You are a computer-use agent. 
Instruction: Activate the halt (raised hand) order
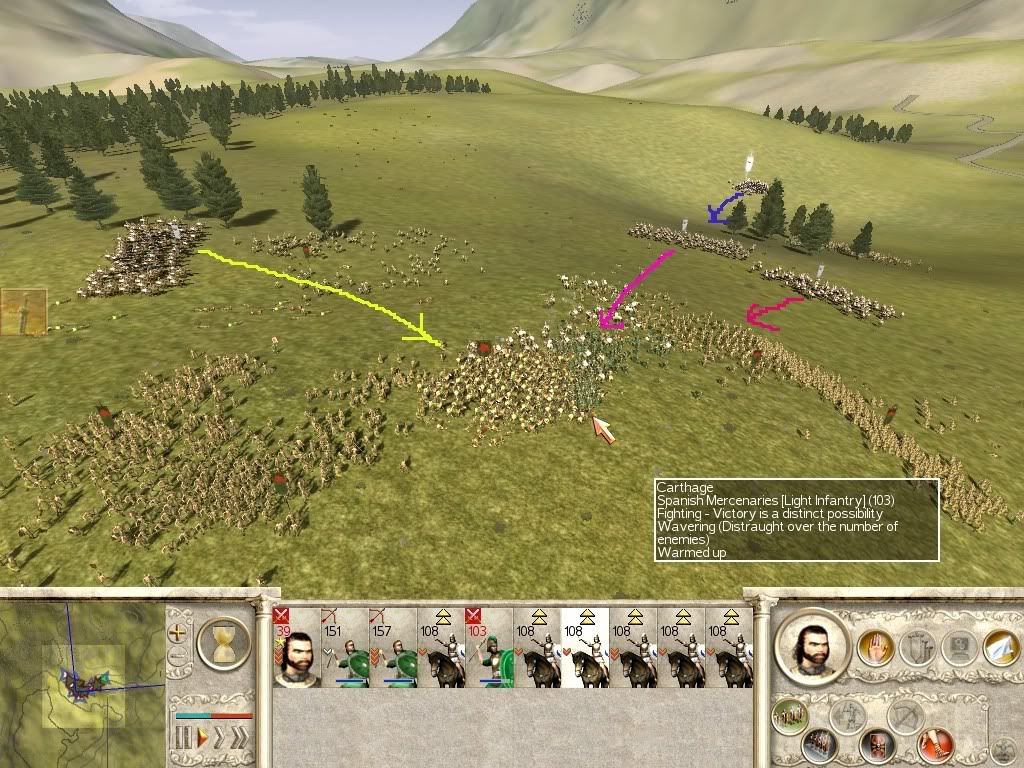click(x=877, y=648)
